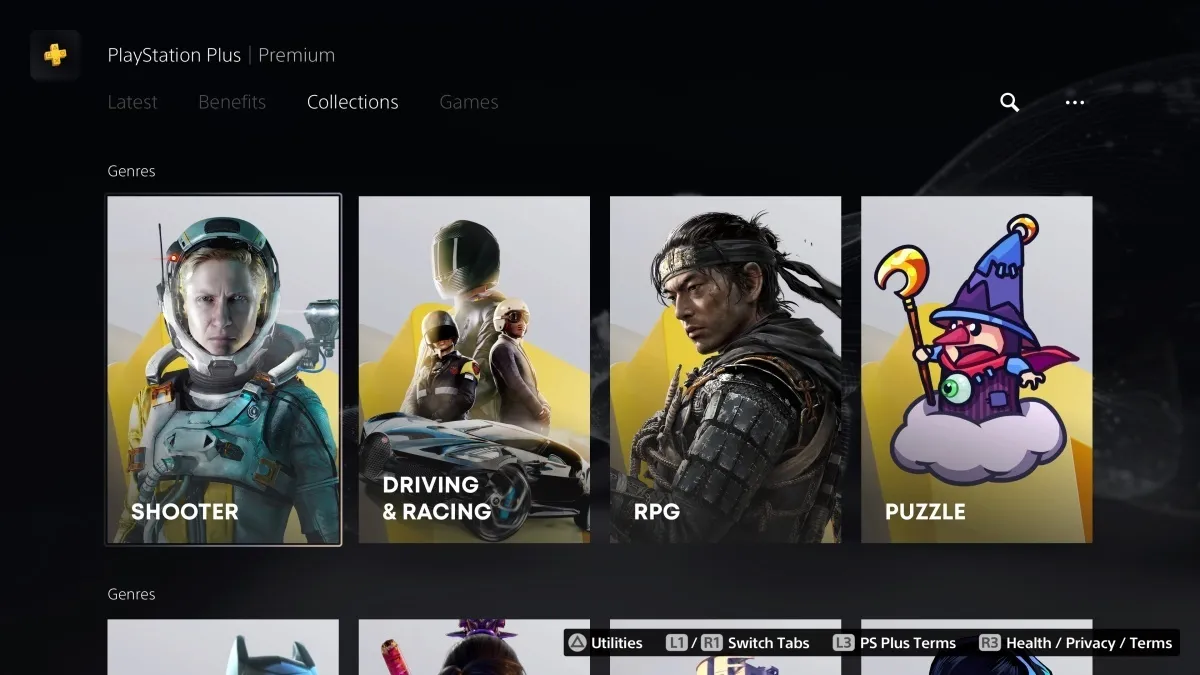The width and height of the screenshot is (1200, 675).
Task: Switch to the Latest tab
Action: 132,102
